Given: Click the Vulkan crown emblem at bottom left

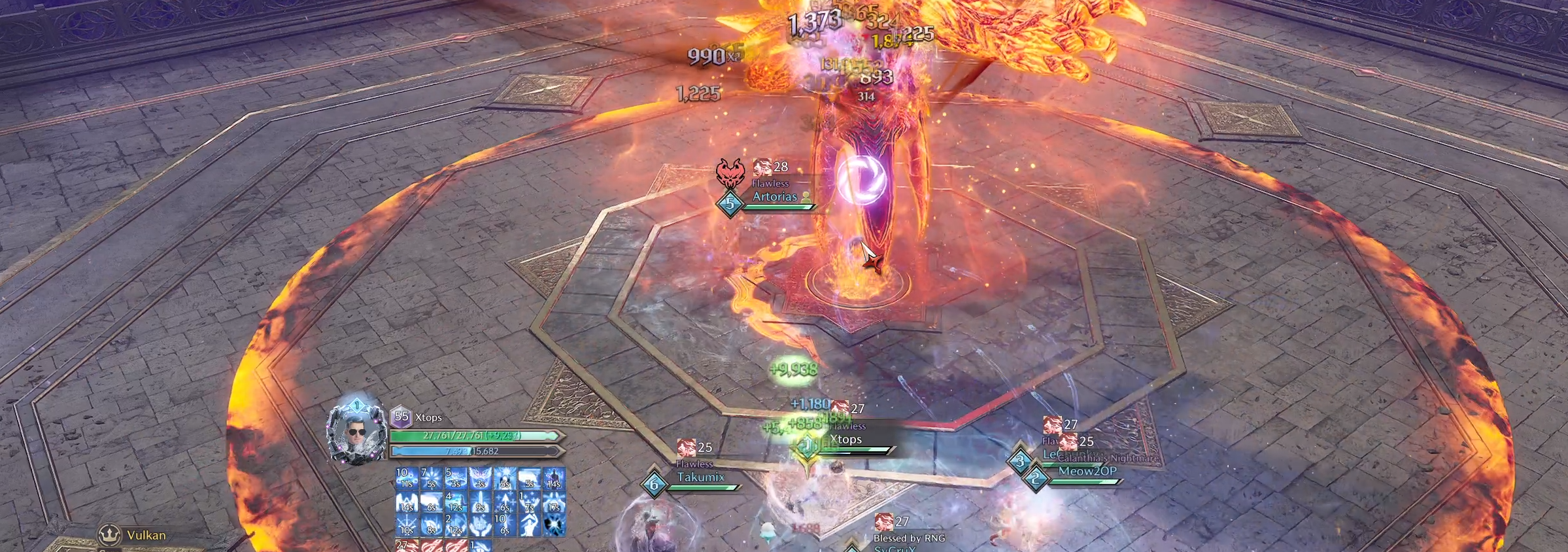Looking at the screenshot, I should point(110,535).
